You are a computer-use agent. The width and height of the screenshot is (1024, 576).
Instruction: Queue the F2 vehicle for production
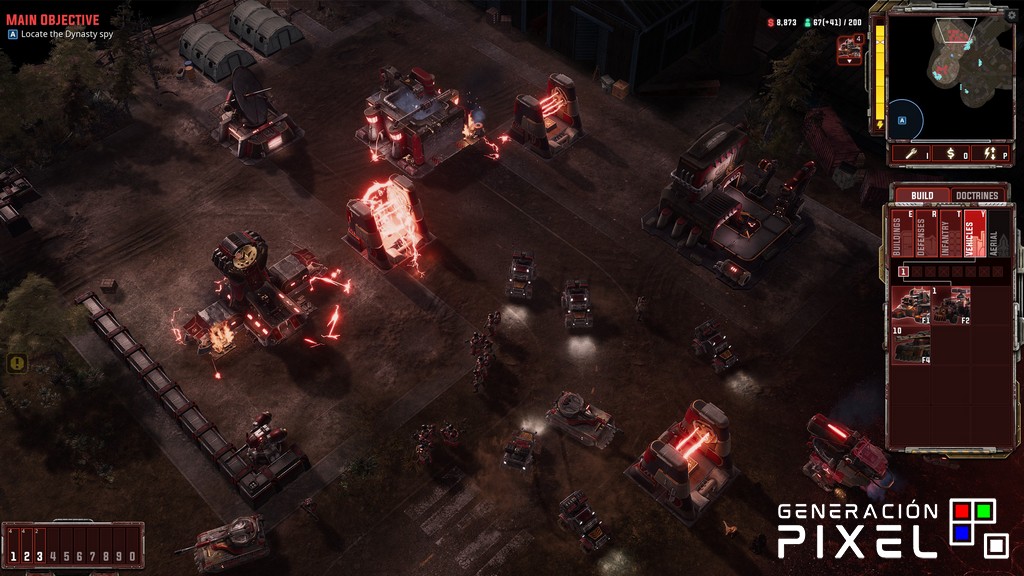[x=950, y=306]
